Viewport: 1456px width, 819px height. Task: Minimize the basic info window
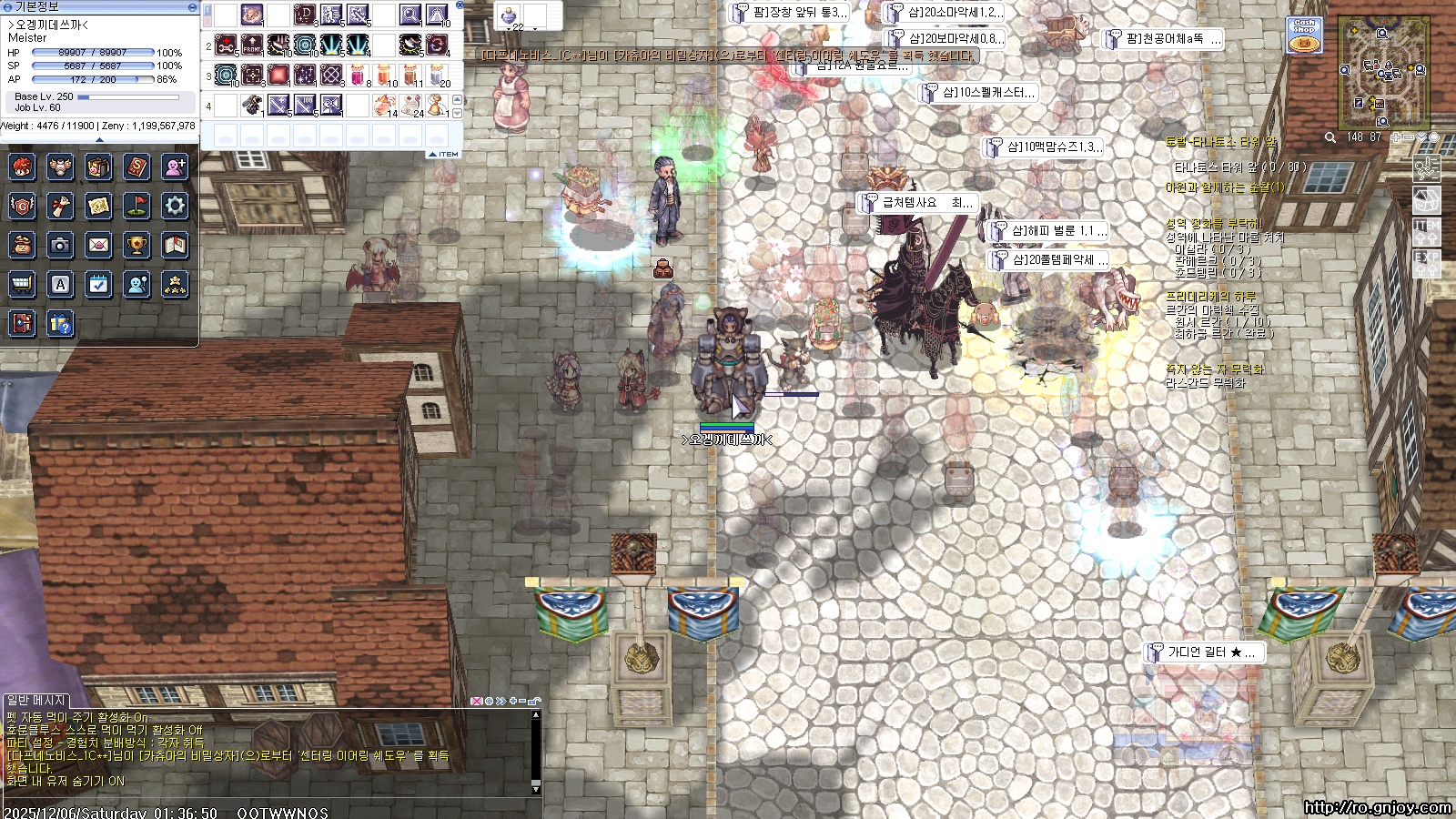click(x=192, y=6)
